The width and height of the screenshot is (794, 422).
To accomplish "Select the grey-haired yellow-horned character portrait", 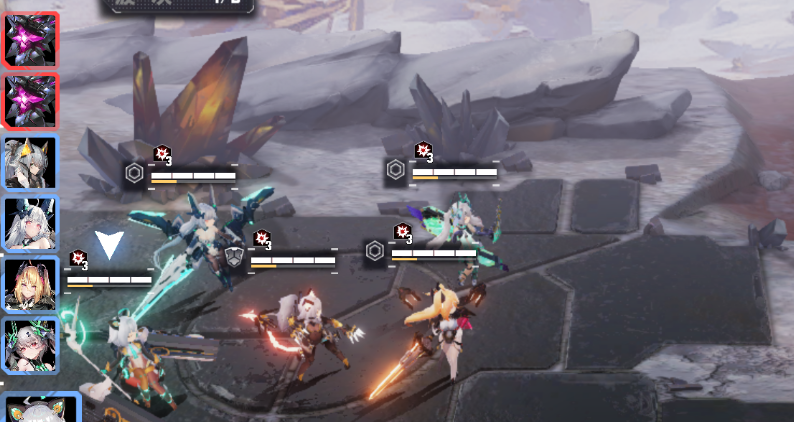I will click(x=30, y=163).
